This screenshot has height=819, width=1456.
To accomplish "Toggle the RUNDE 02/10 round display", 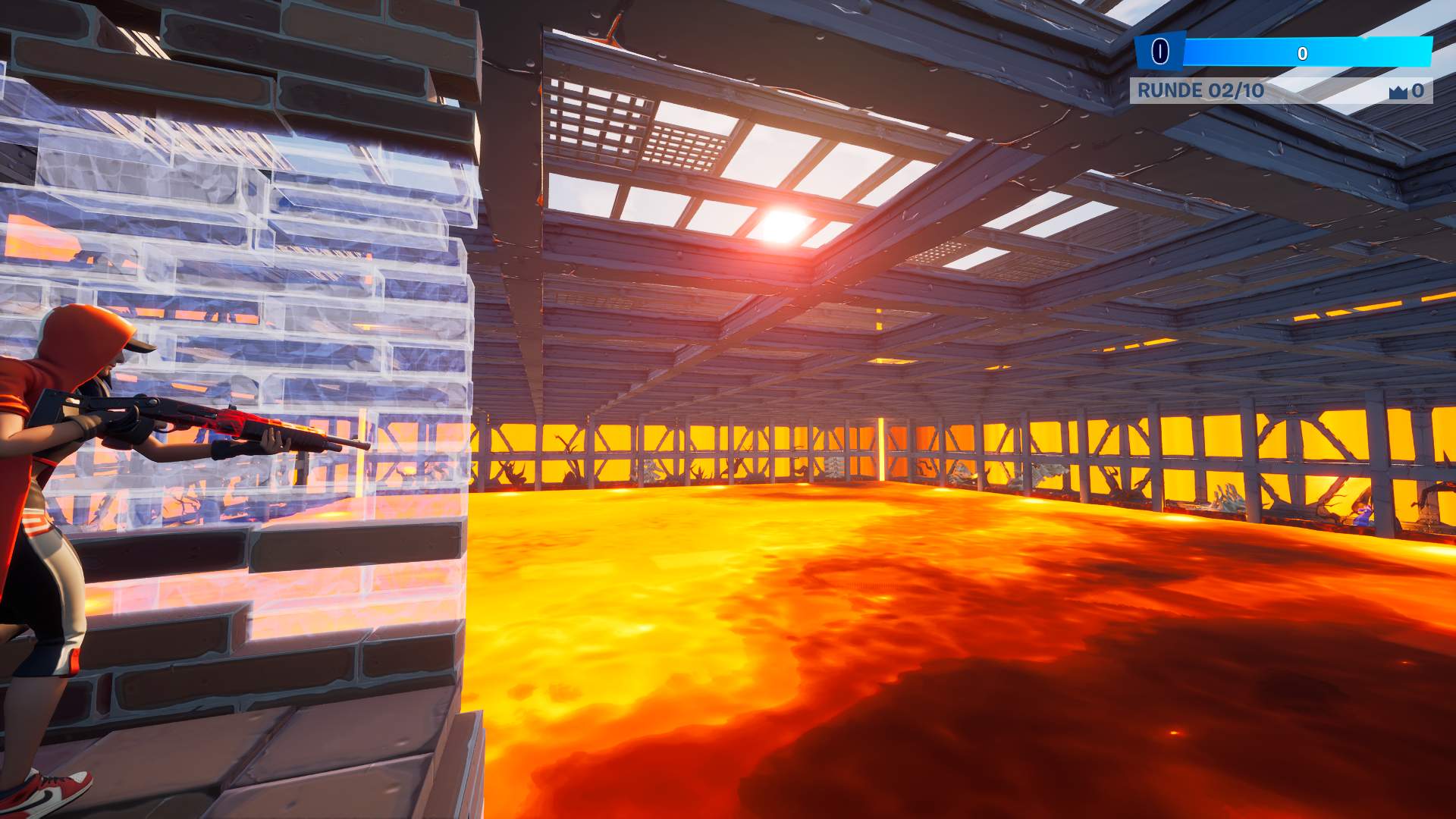I will [x=1200, y=91].
